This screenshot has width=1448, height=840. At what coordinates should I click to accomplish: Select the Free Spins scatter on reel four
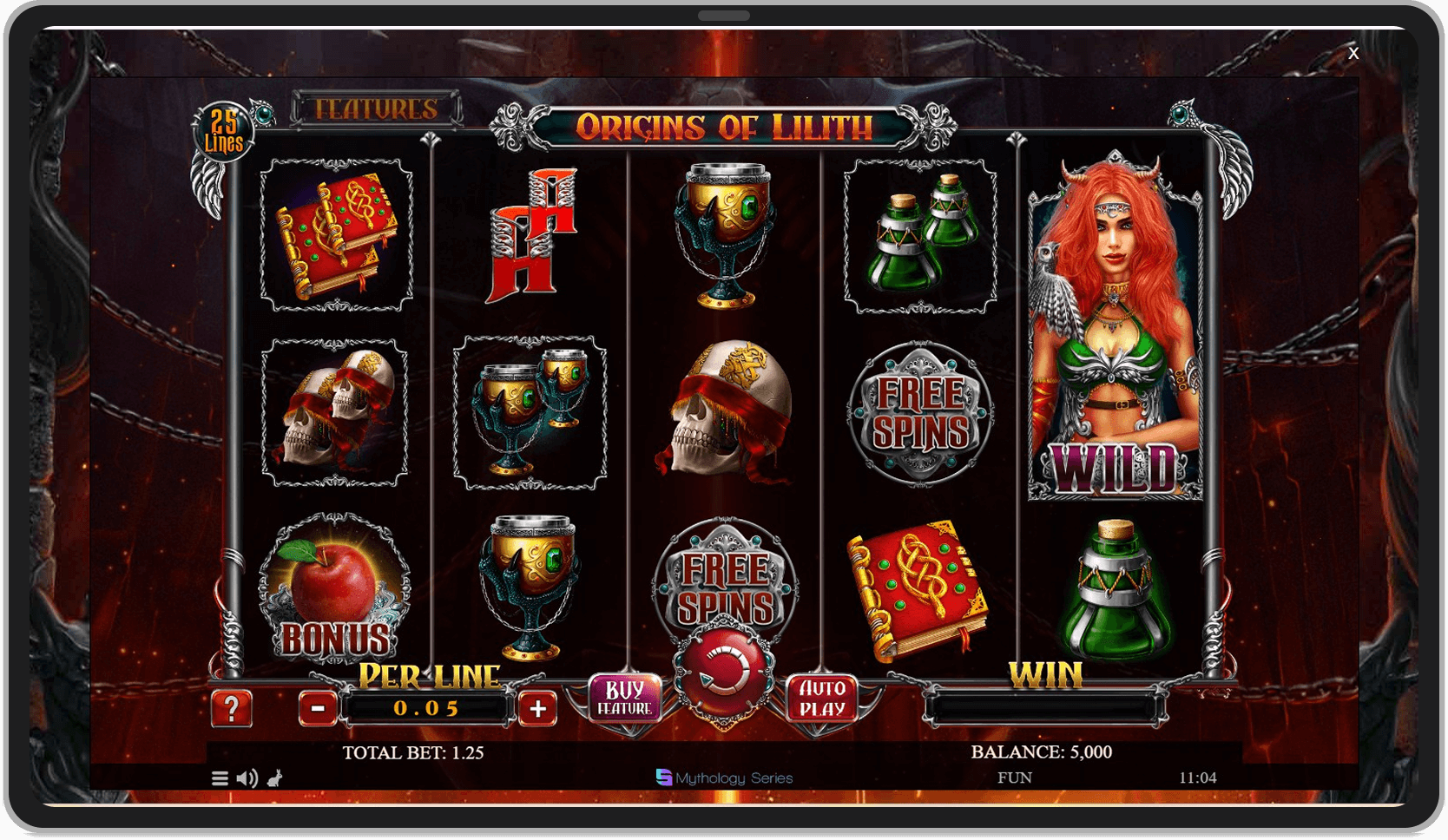(x=922, y=415)
